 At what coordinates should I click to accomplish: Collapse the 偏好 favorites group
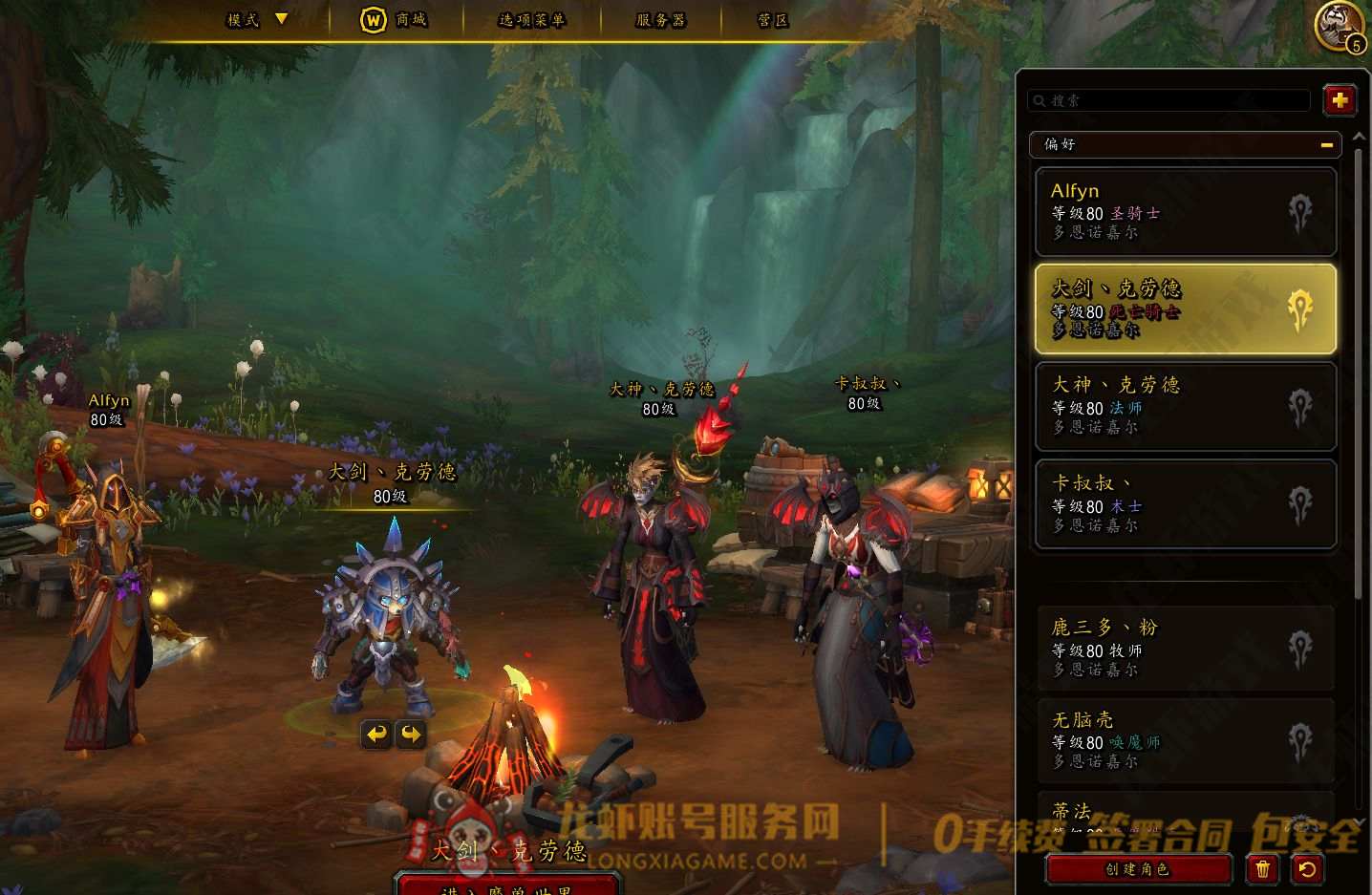[x=1326, y=145]
